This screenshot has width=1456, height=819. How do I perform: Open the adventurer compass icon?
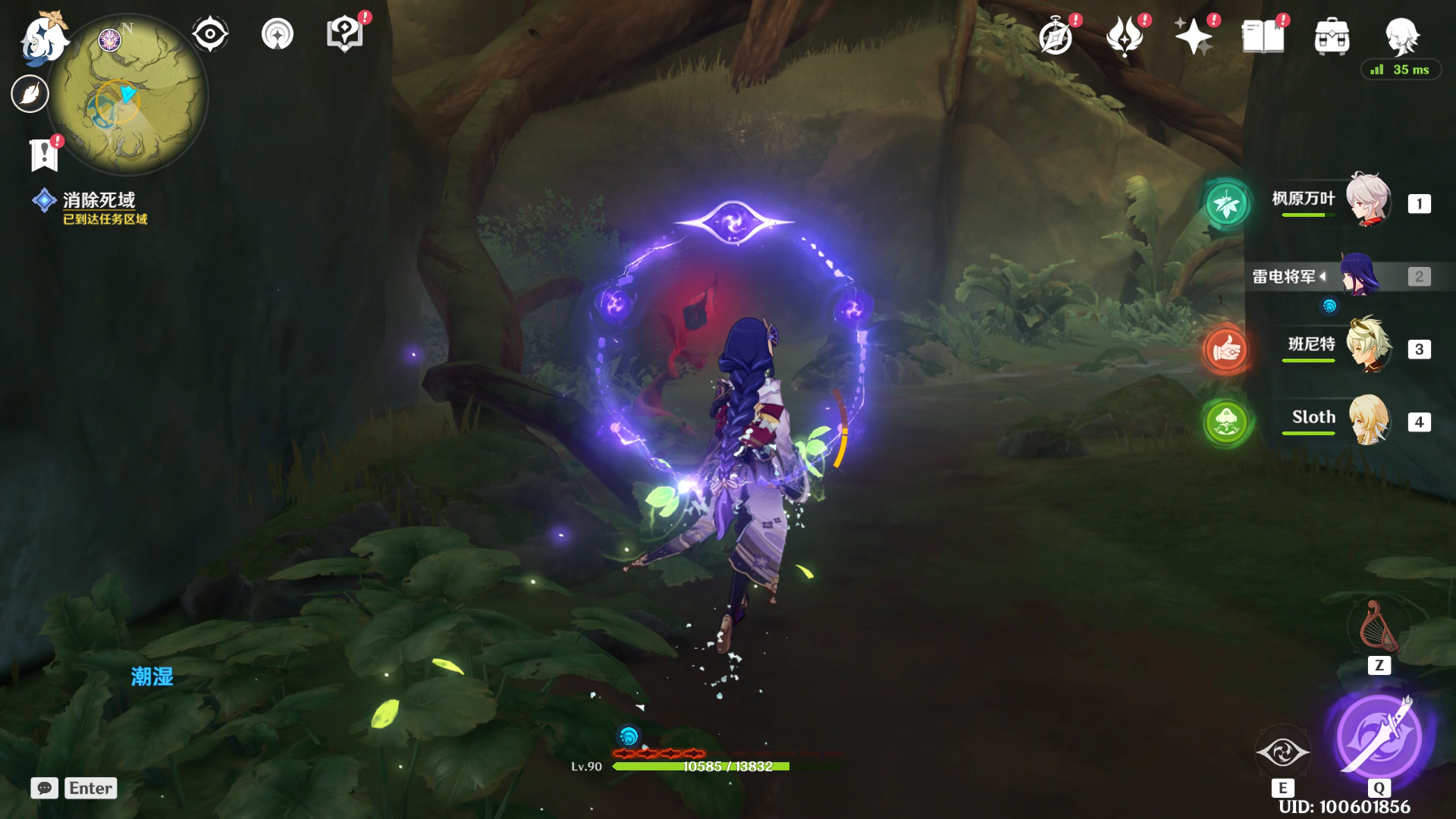tap(1056, 36)
